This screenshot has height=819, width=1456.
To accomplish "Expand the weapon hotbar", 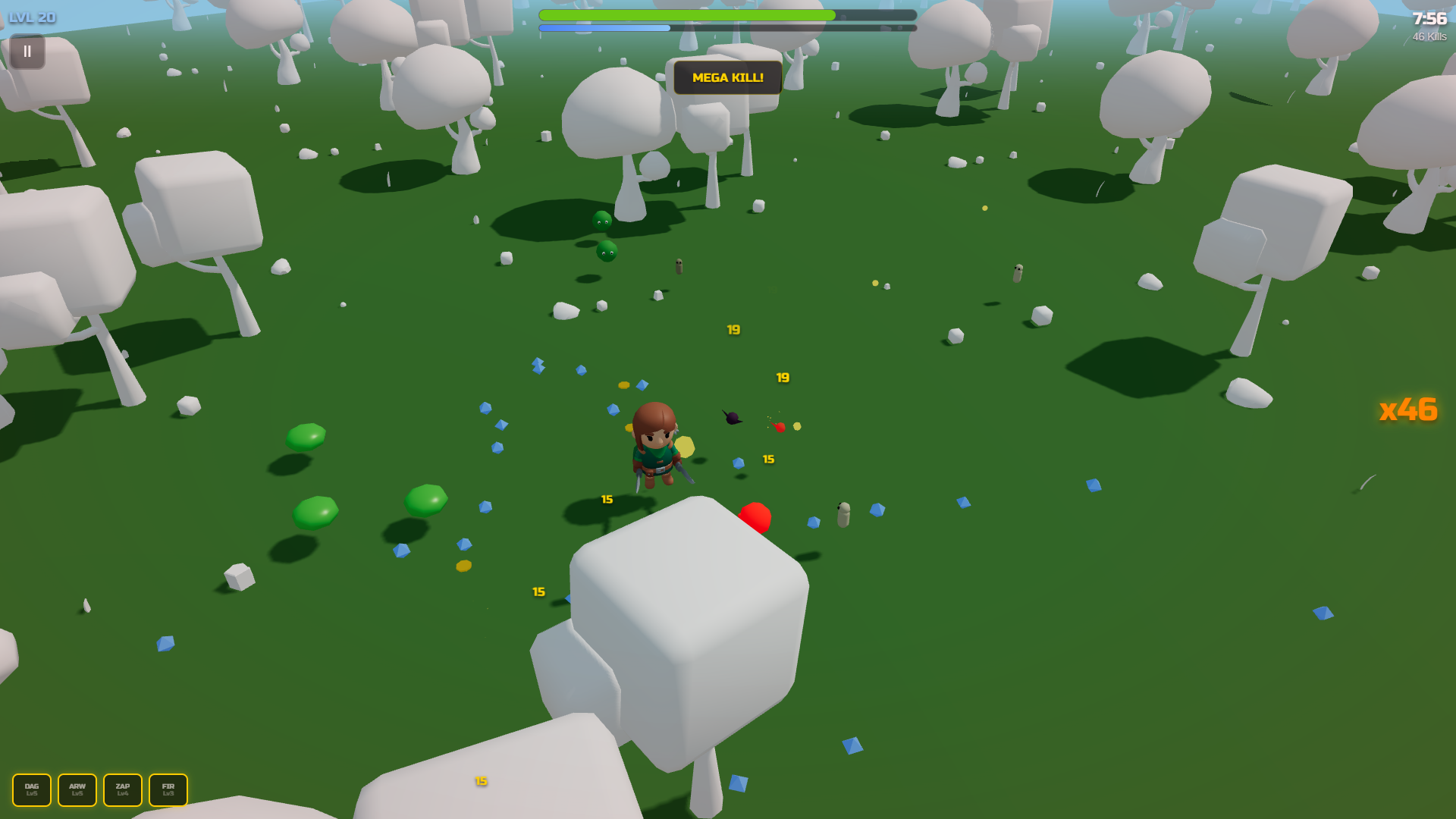I will pos(99,789).
